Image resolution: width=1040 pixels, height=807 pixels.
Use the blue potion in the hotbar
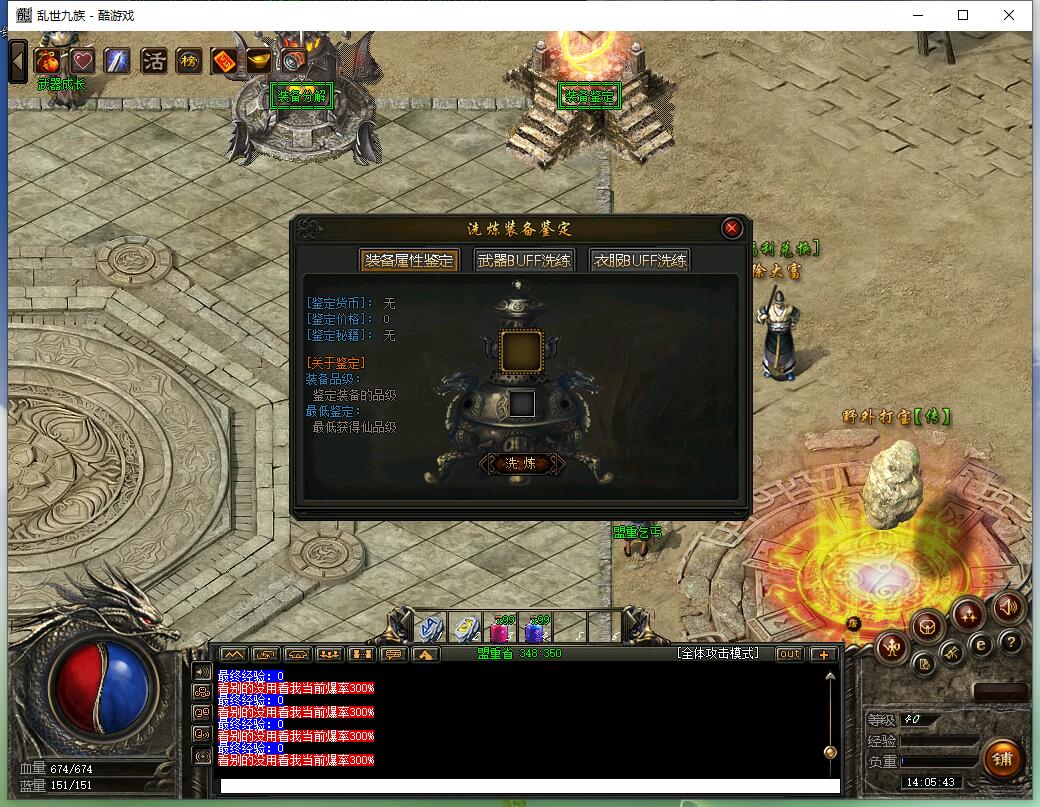[x=534, y=629]
